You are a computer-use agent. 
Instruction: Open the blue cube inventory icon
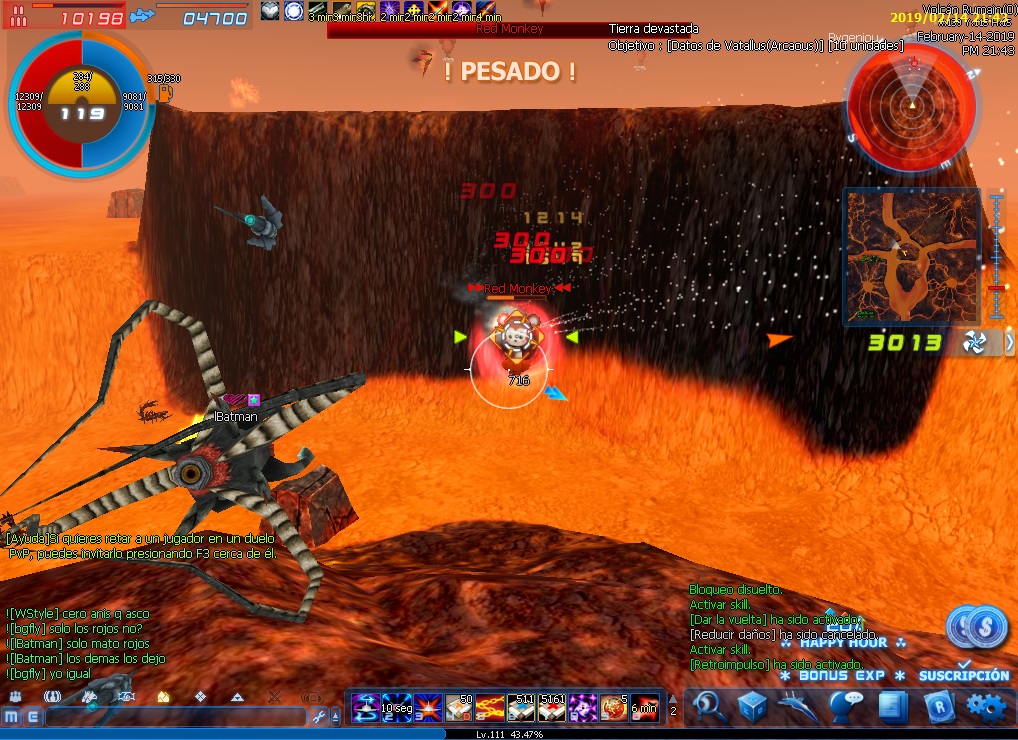(753, 707)
